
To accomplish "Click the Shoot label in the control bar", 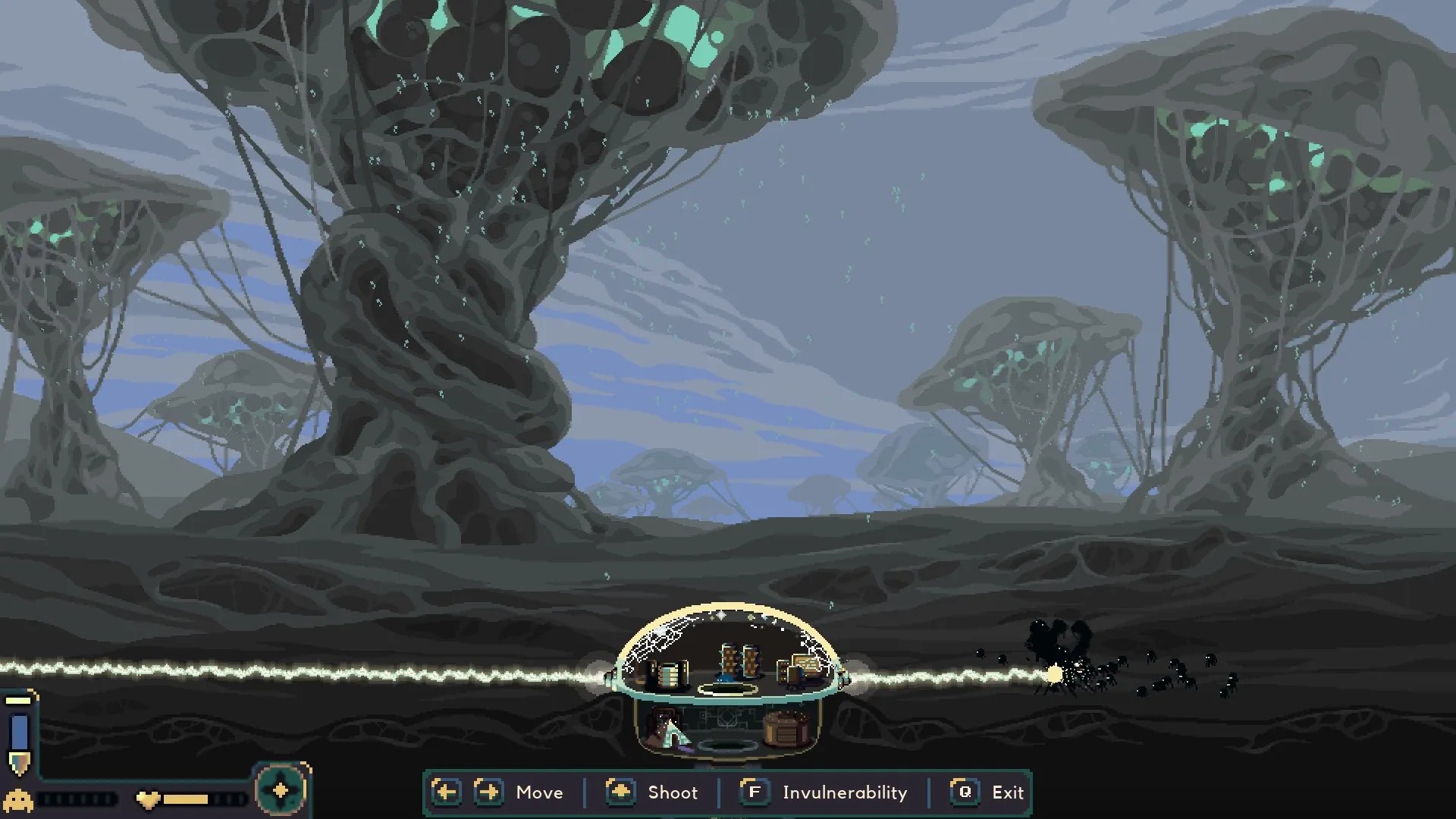I will 674,792.
